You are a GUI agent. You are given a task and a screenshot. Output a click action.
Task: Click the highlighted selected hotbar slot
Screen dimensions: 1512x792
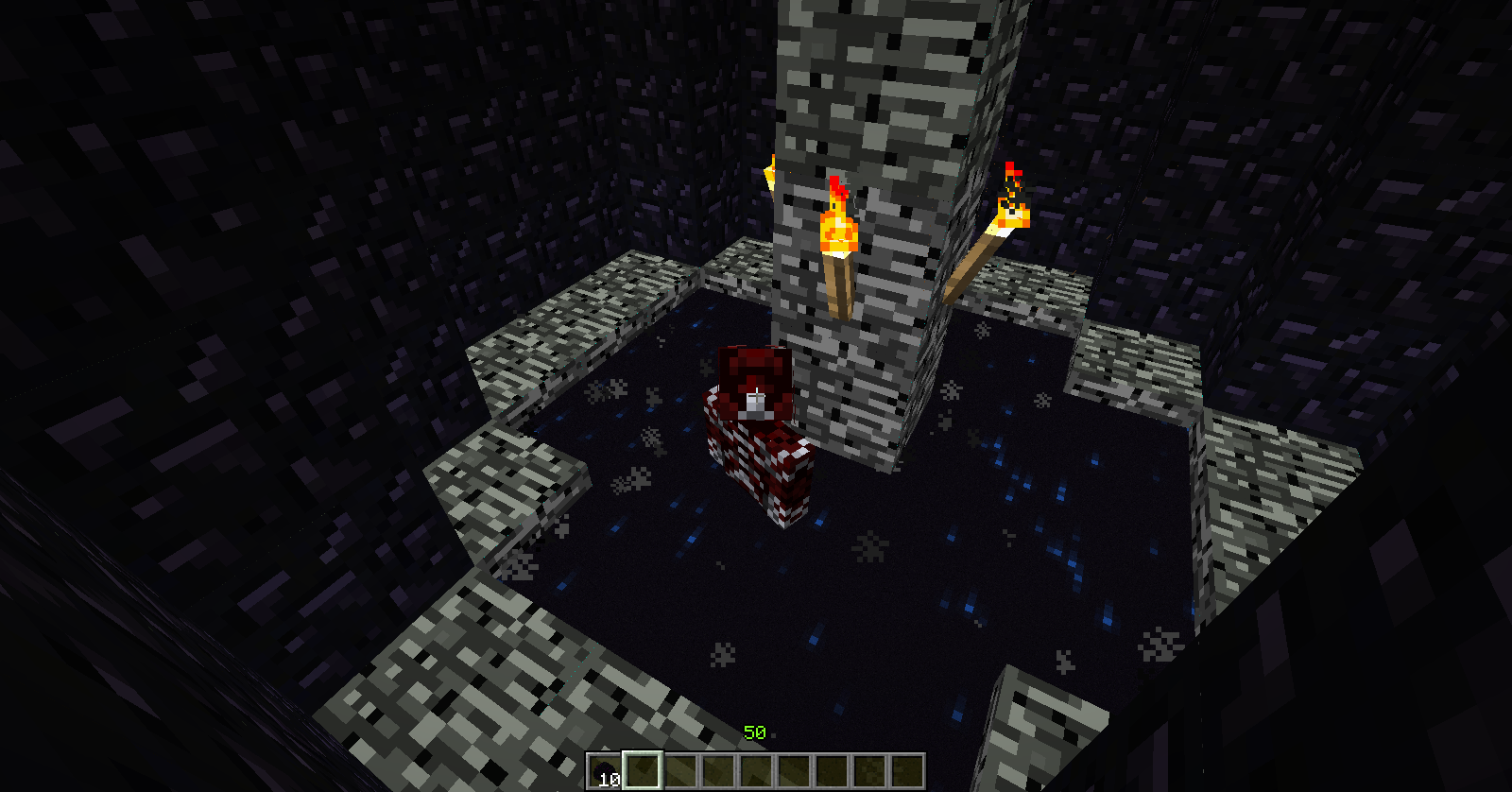[642, 771]
